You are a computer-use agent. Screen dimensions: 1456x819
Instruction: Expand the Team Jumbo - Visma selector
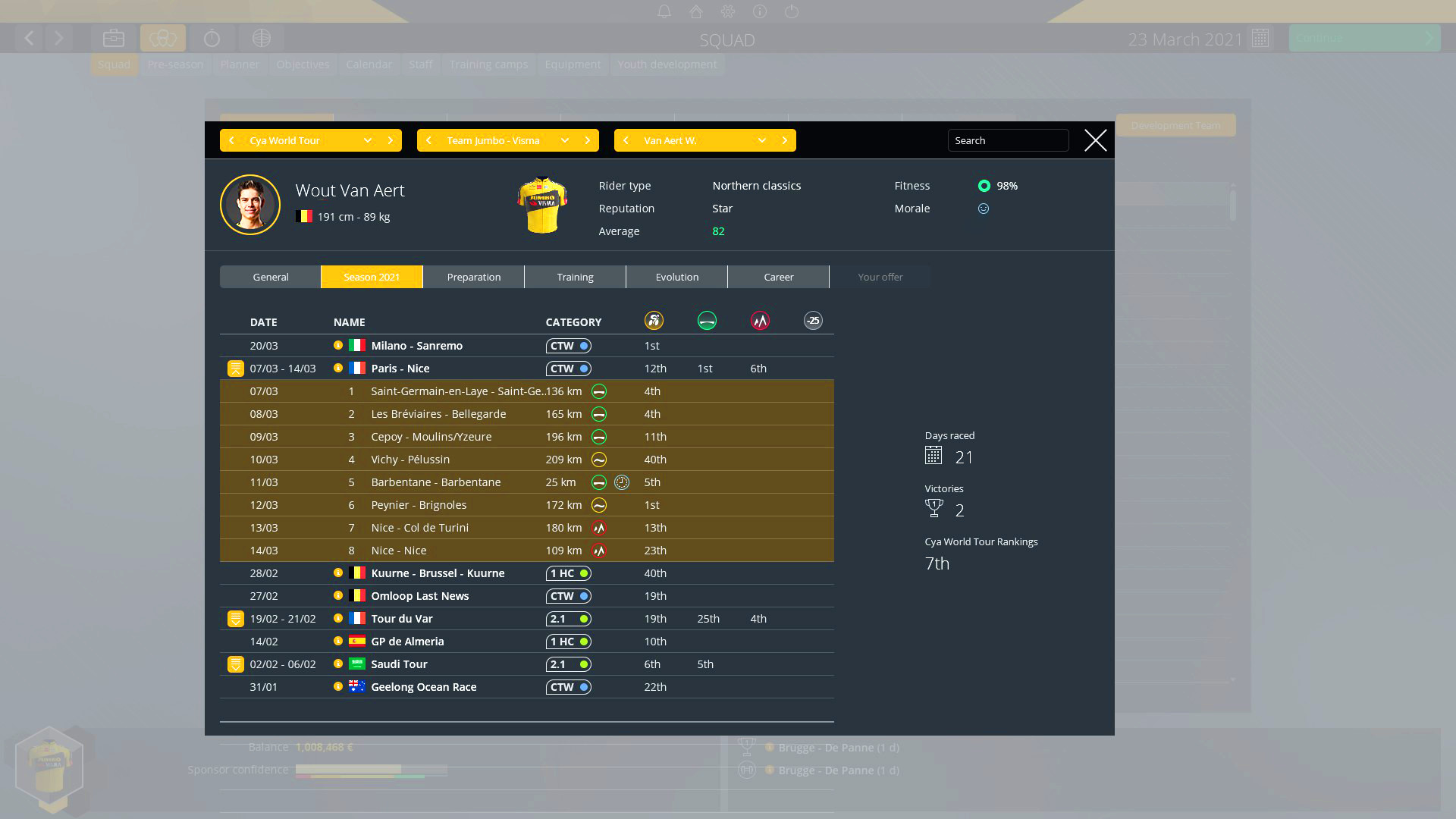coord(564,140)
